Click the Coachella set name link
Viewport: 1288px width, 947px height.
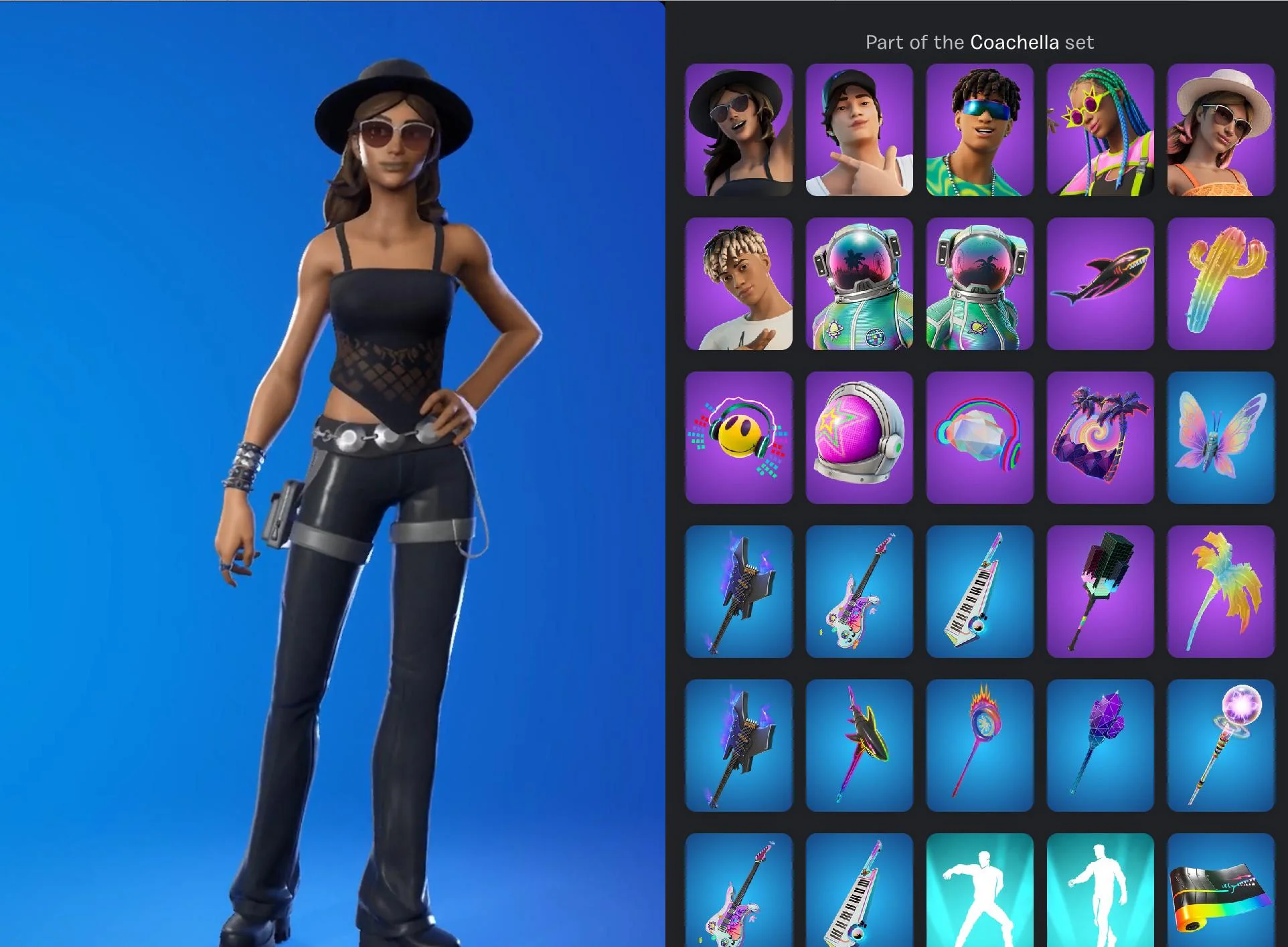click(1014, 41)
